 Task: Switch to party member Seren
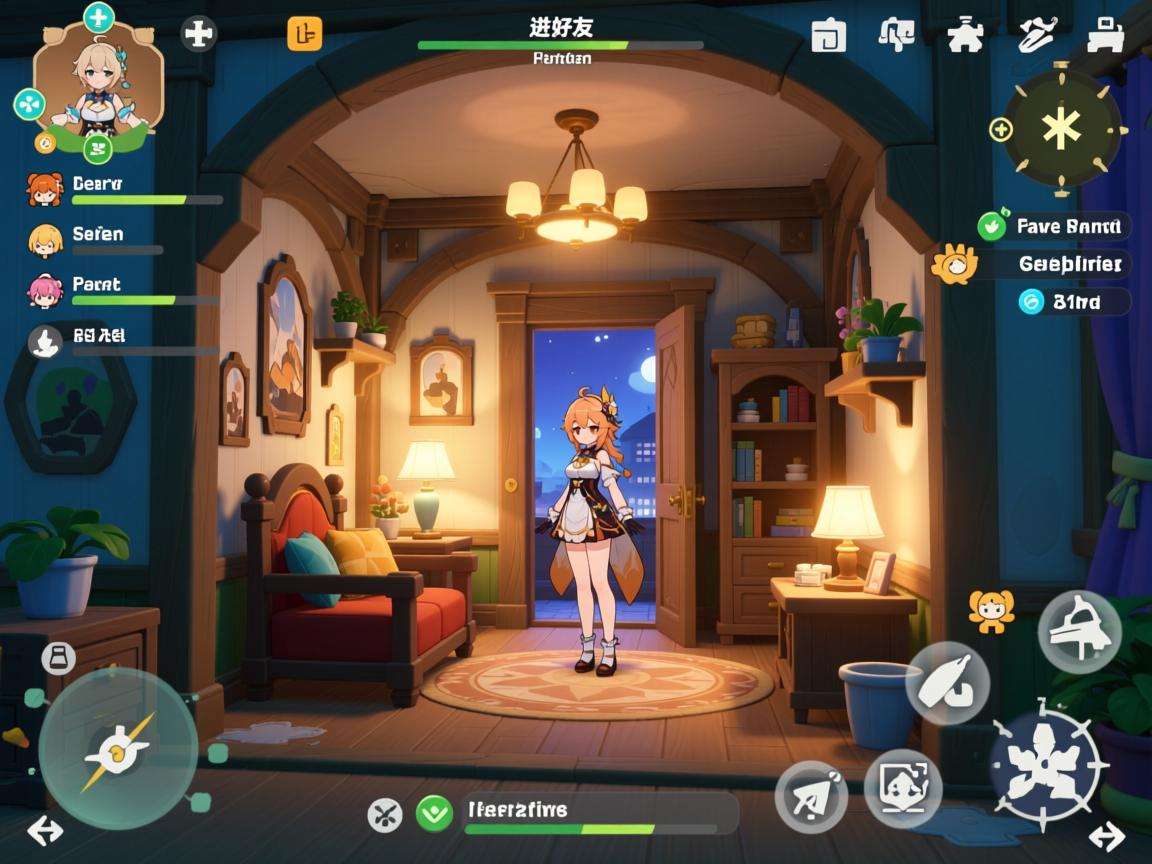coord(44,239)
